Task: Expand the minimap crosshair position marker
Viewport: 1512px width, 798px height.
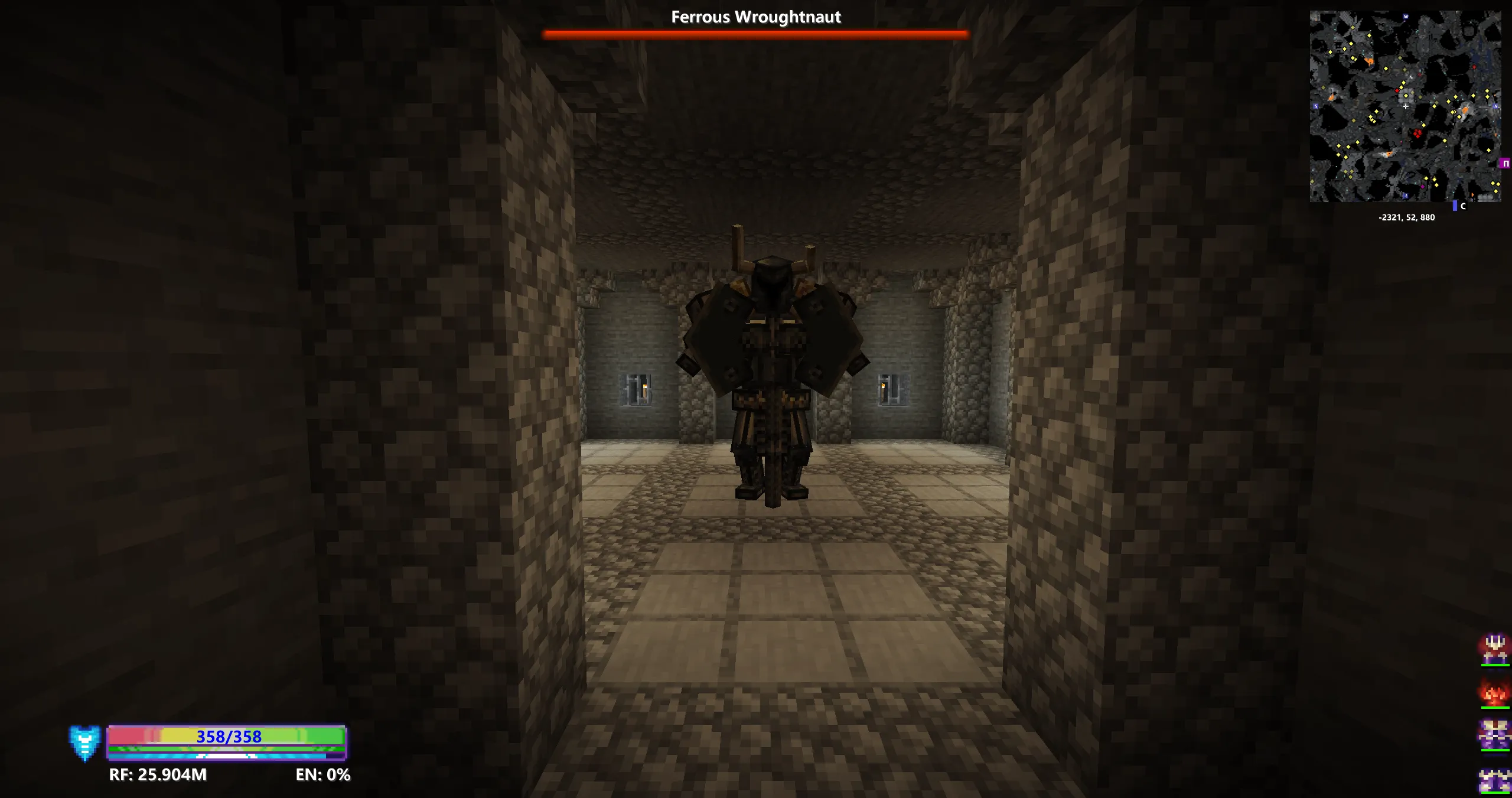Action: point(1406,107)
